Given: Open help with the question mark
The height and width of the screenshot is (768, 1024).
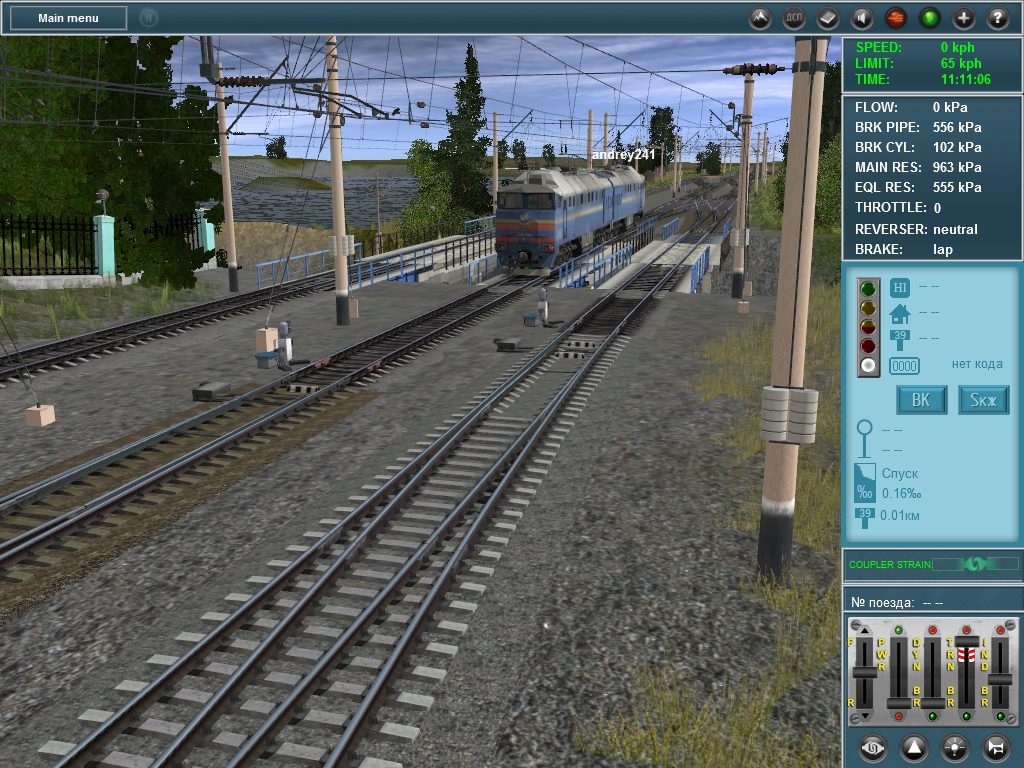Looking at the screenshot, I should tap(998, 18).
